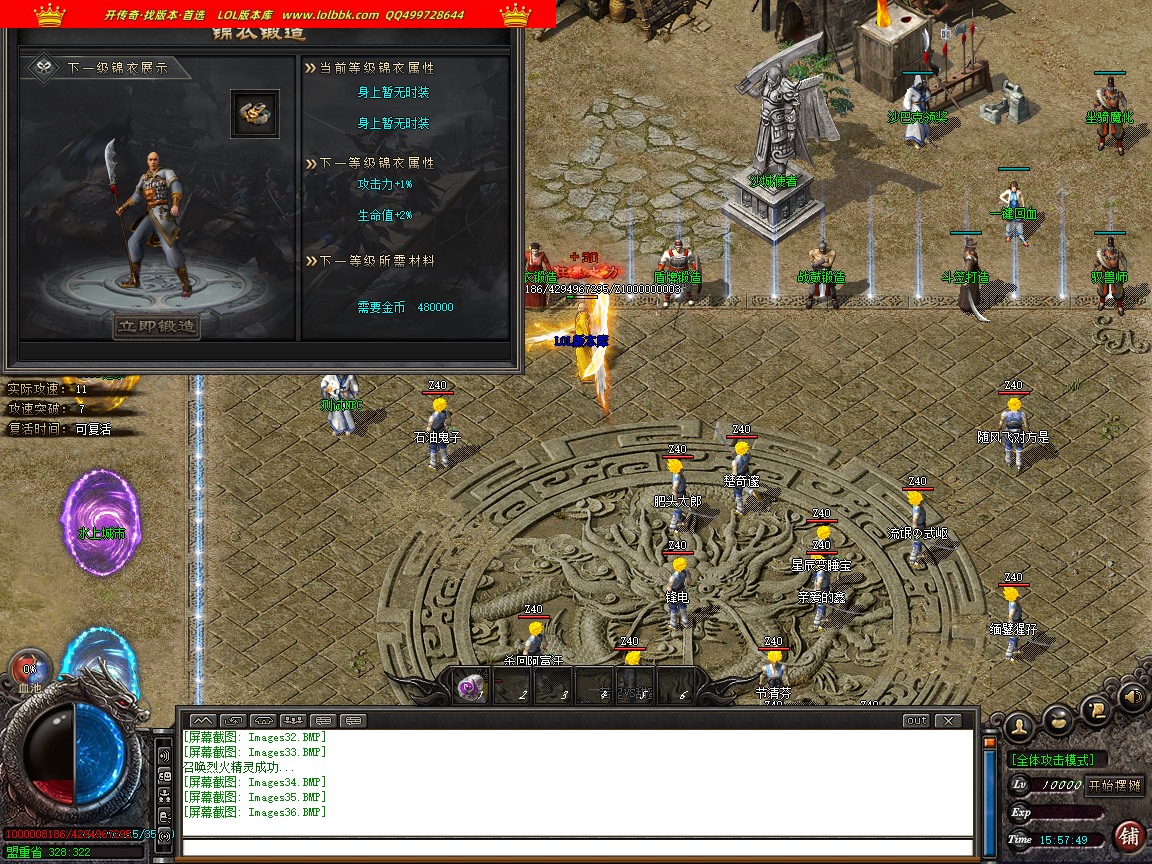Click the 血池 blood pool orb

29,669
